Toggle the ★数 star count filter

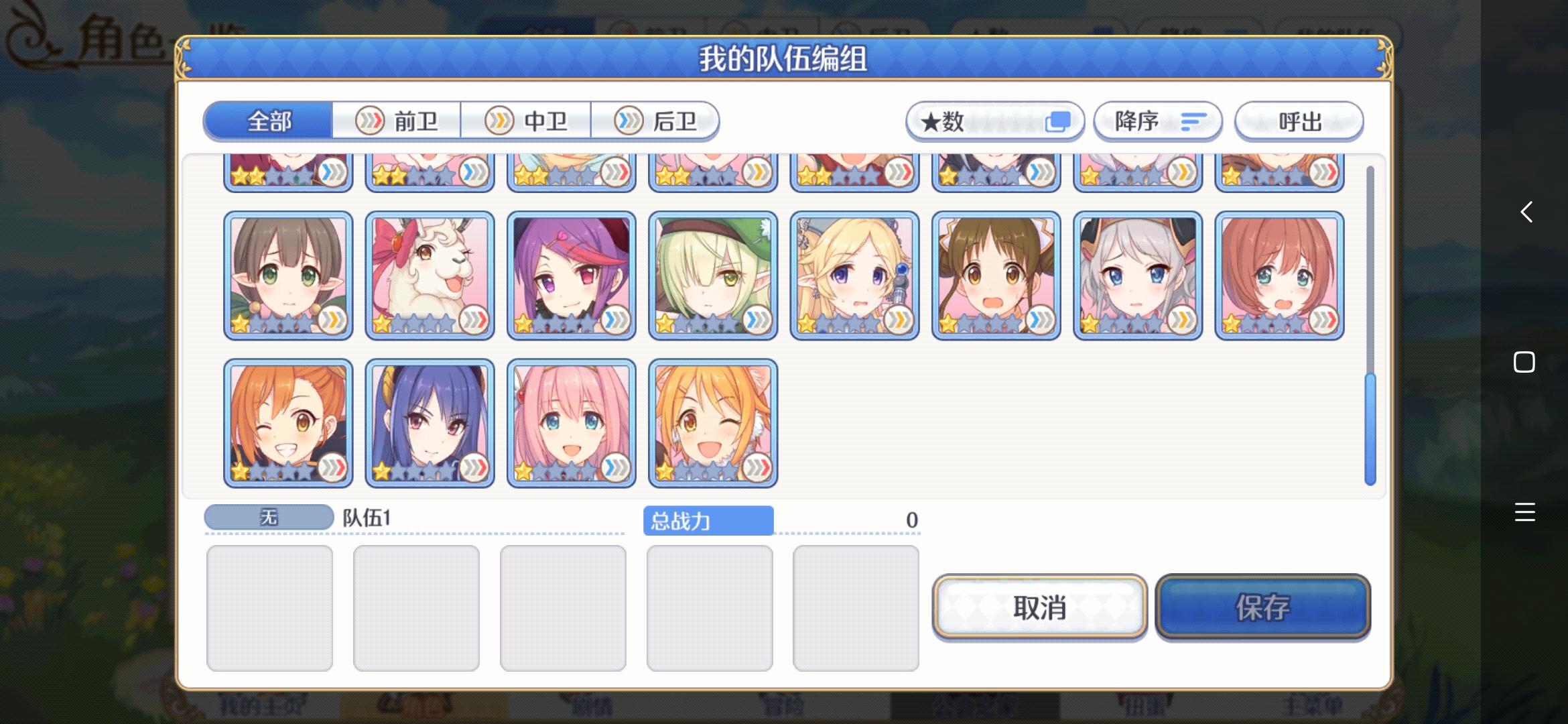click(994, 121)
